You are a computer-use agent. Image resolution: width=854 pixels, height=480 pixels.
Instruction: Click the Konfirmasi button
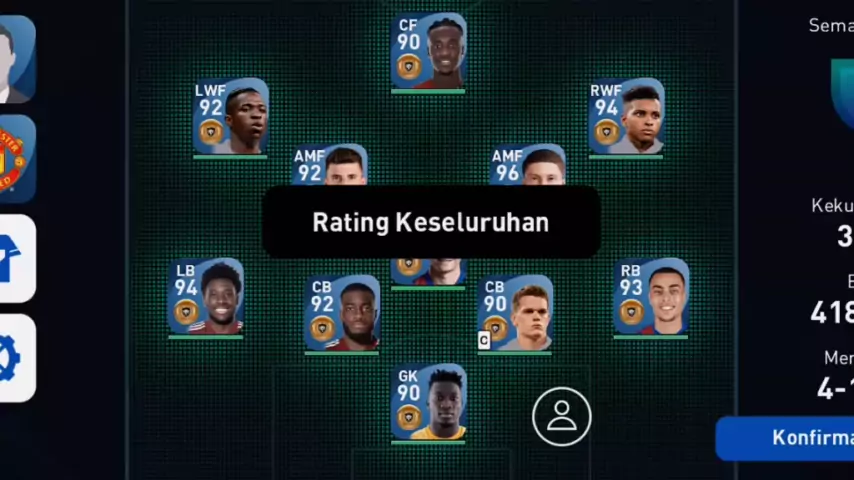pos(790,438)
